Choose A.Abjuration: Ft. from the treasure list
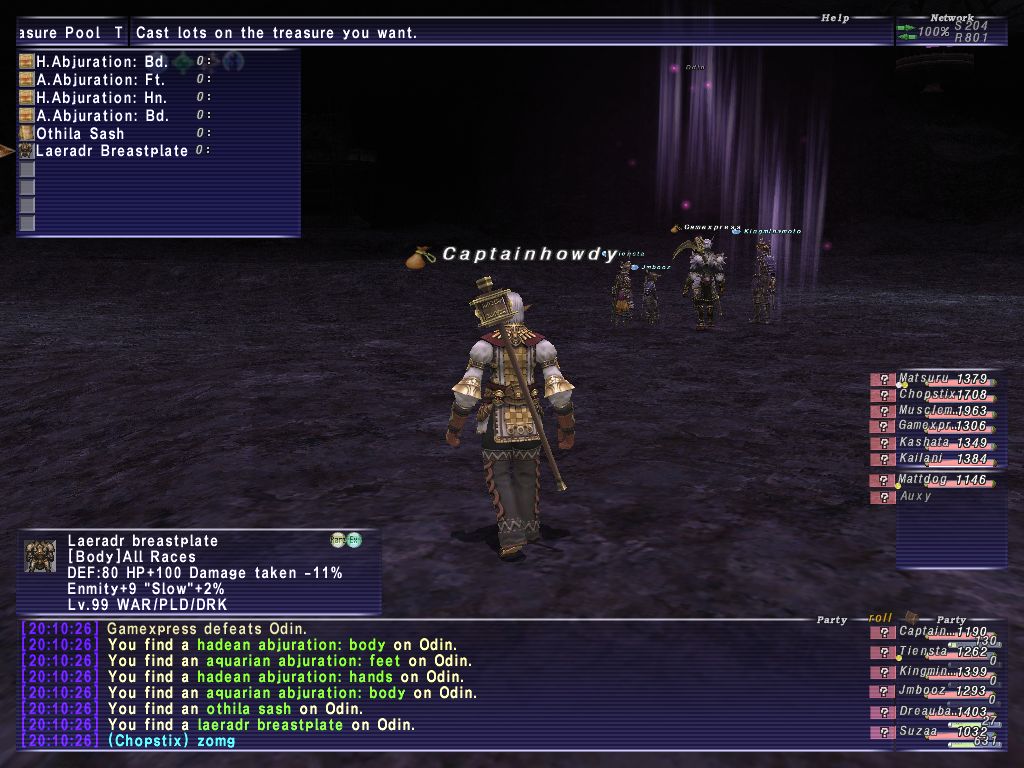The image size is (1024, 768). (100, 80)
